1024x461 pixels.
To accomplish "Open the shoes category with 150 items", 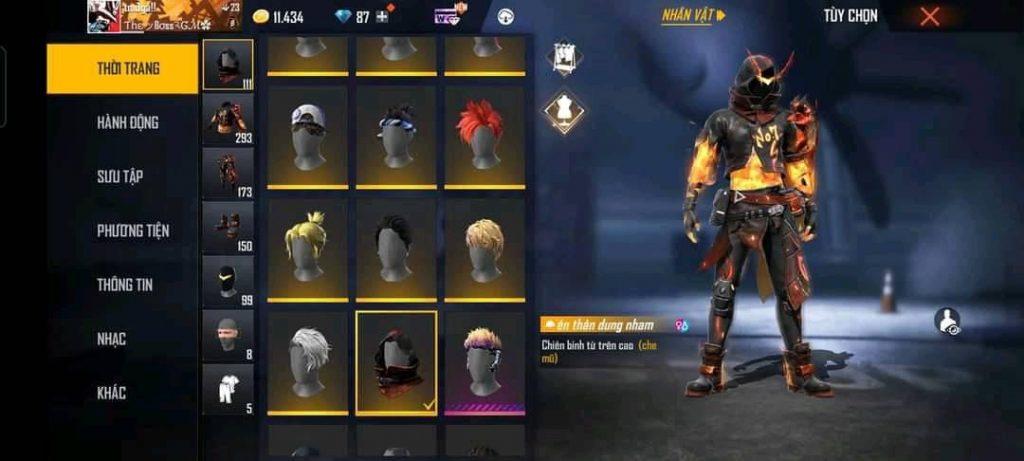I will [x=228, y=227].
